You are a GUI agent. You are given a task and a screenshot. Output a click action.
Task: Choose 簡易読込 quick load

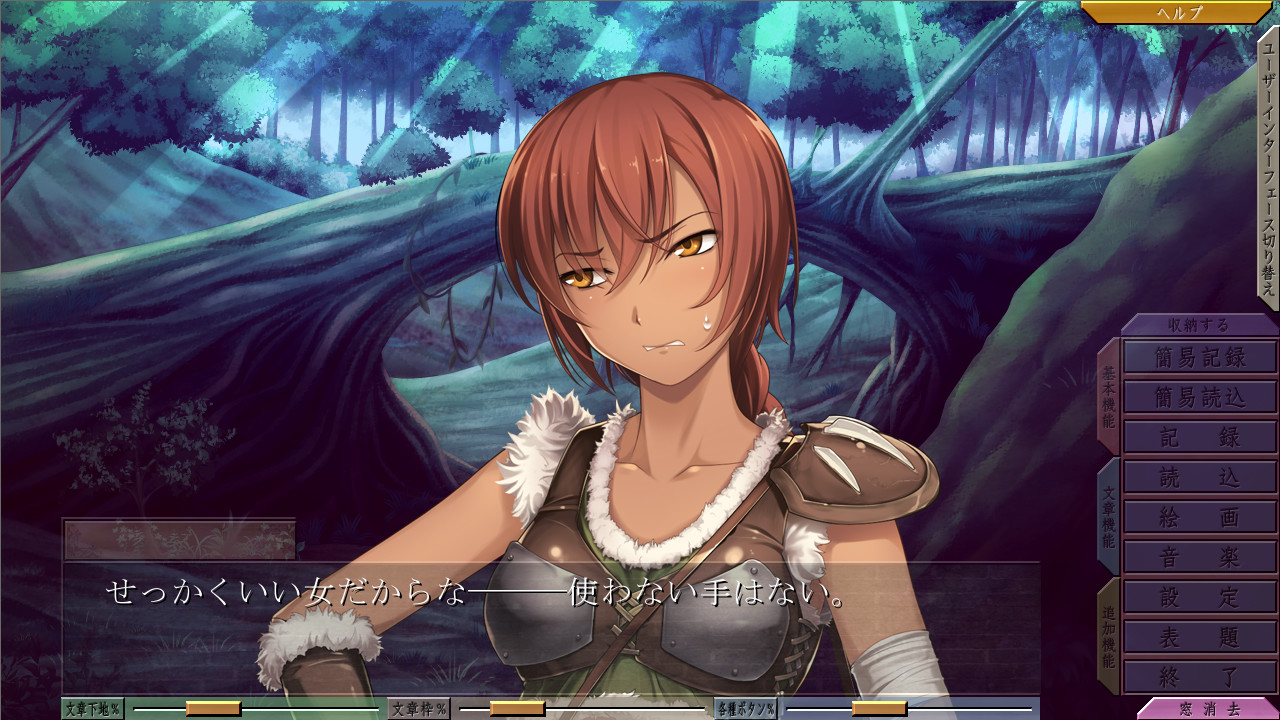point(1200,397)
